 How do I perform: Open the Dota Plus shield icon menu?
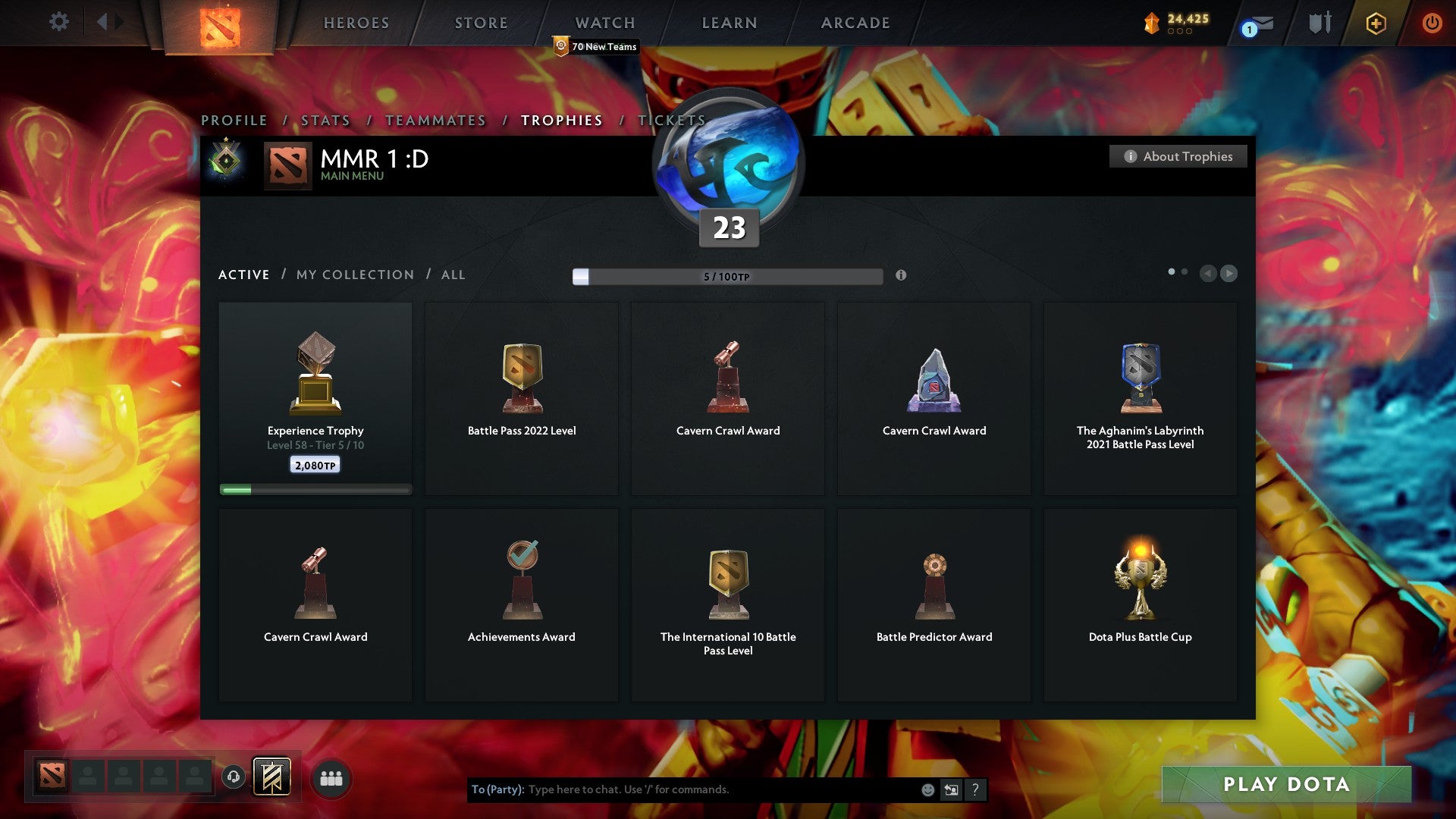coord(1376,23)
